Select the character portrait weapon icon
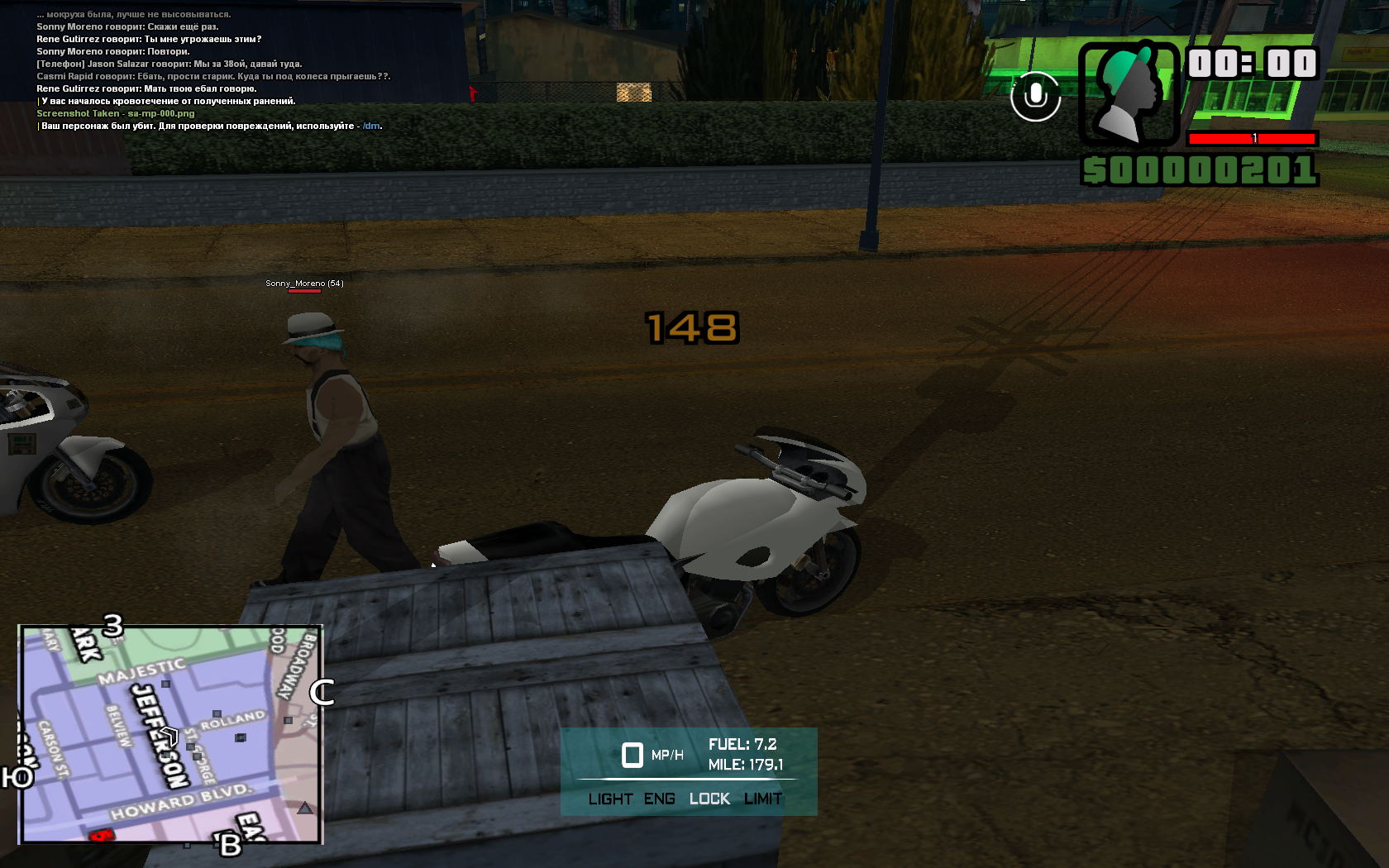1389x868 pixels. click(x=1129, y=93)
